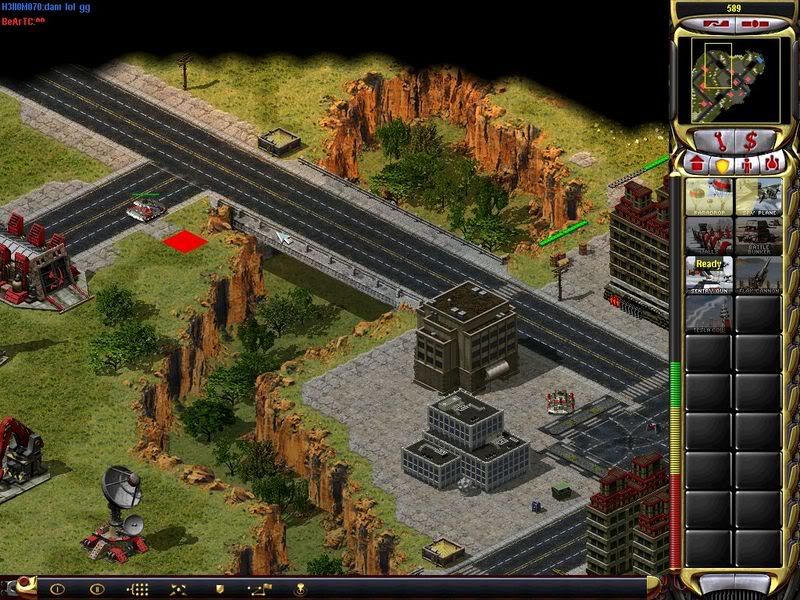
Task: Select the Spy Plane icon
Action: point(758,196)
